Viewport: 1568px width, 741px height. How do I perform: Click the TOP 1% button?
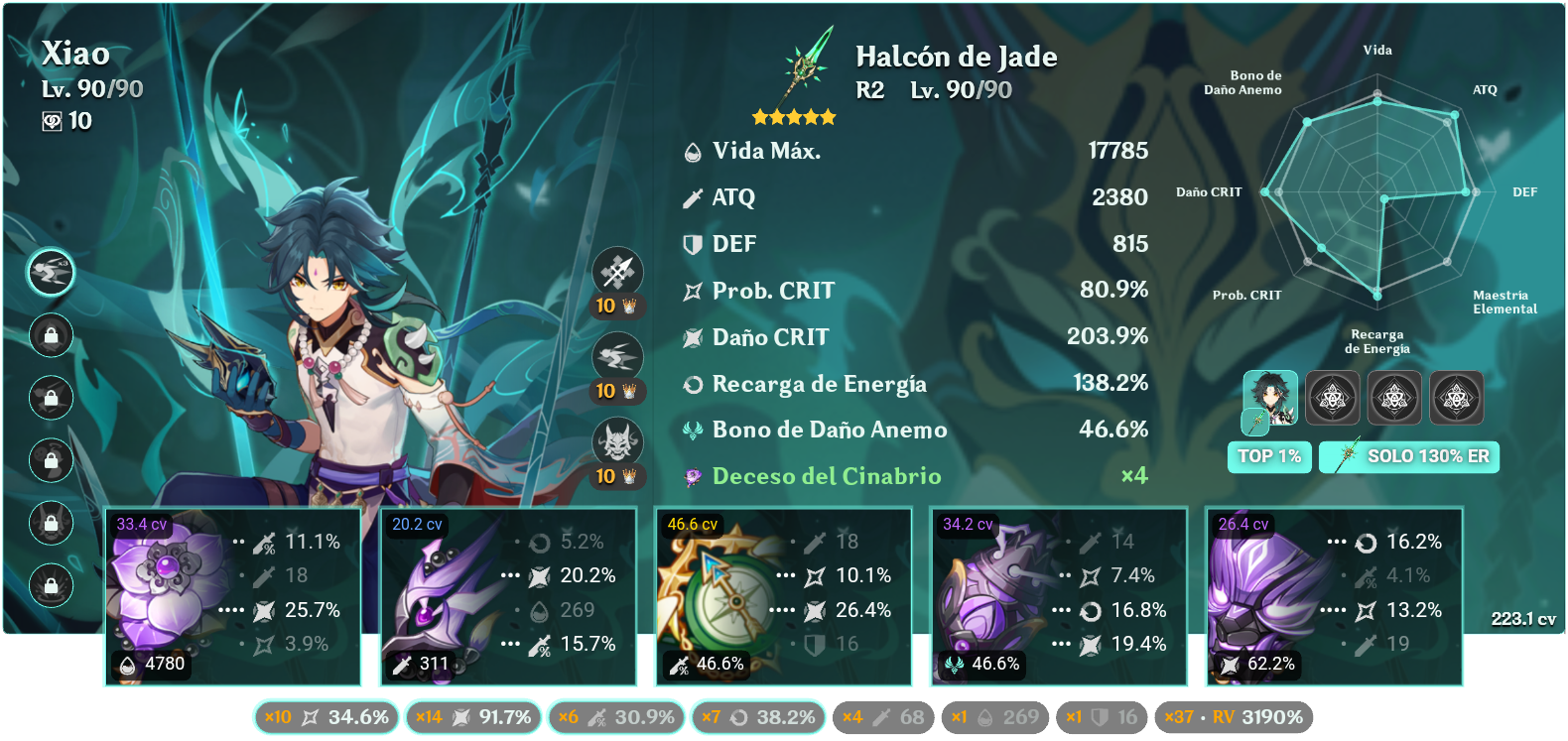(x=1269, y=456)
